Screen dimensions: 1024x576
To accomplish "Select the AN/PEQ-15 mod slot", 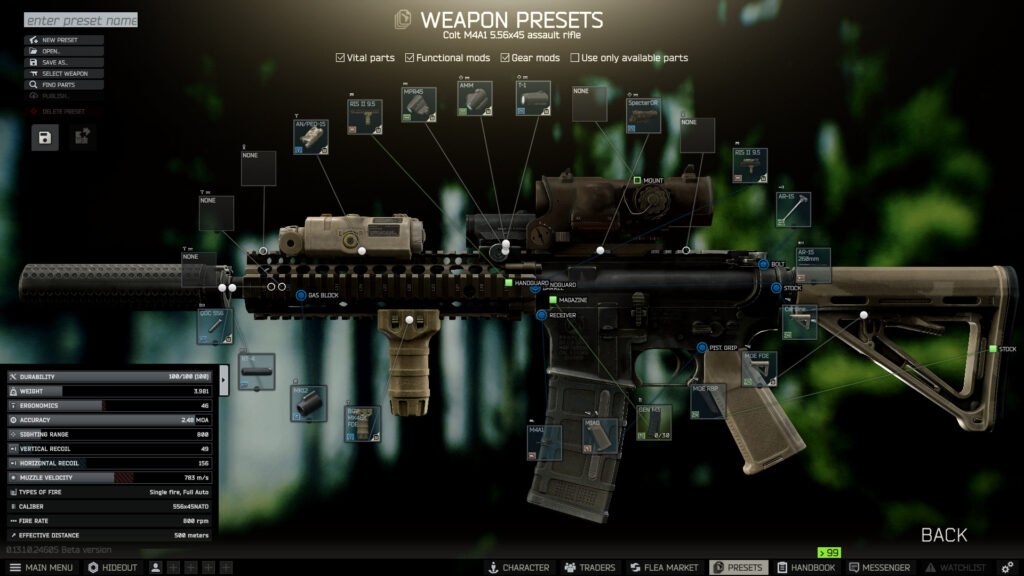I will pyautogui.click(x=312, y=137).
